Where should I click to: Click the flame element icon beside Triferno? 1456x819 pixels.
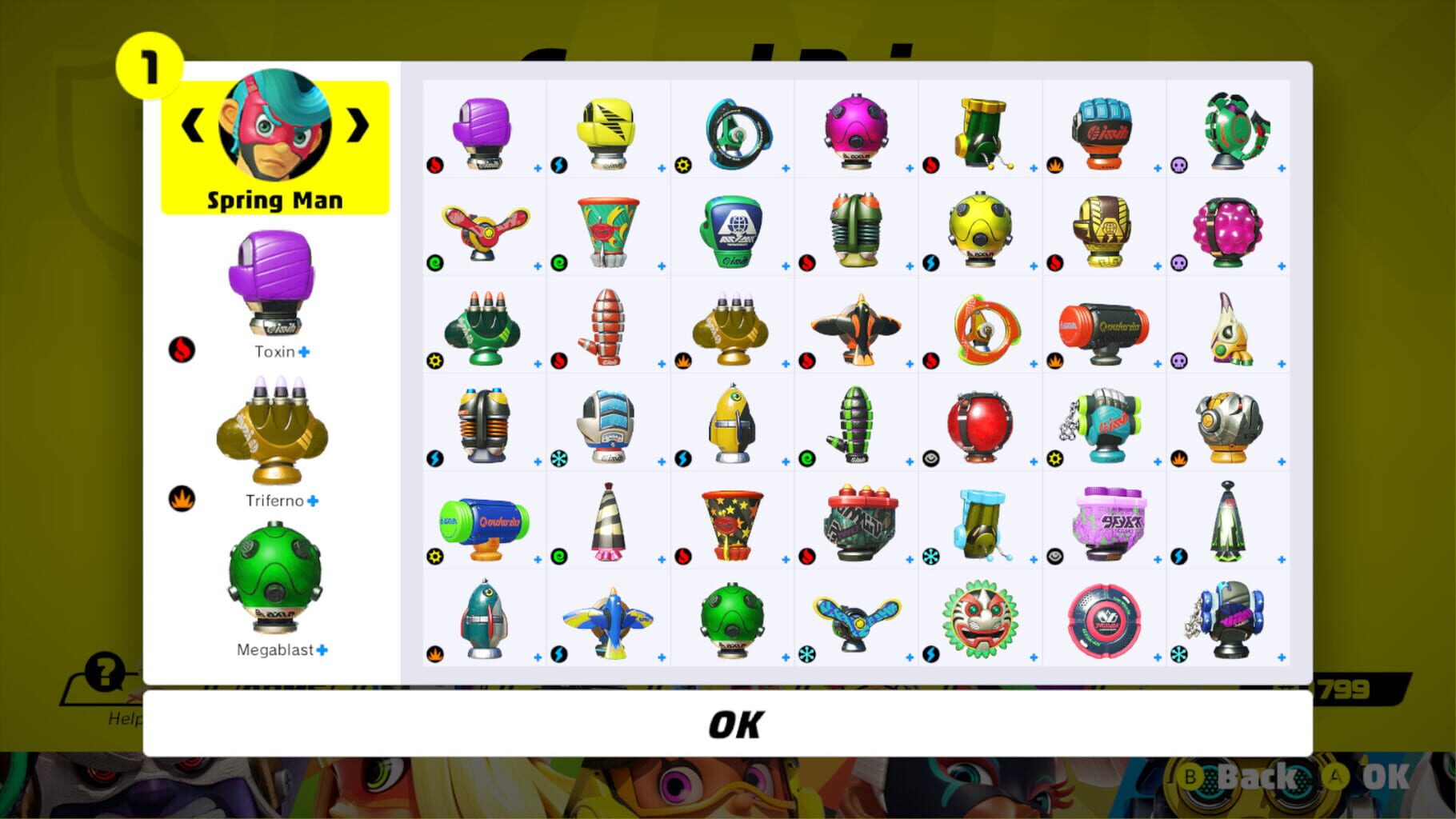(182, 499)
